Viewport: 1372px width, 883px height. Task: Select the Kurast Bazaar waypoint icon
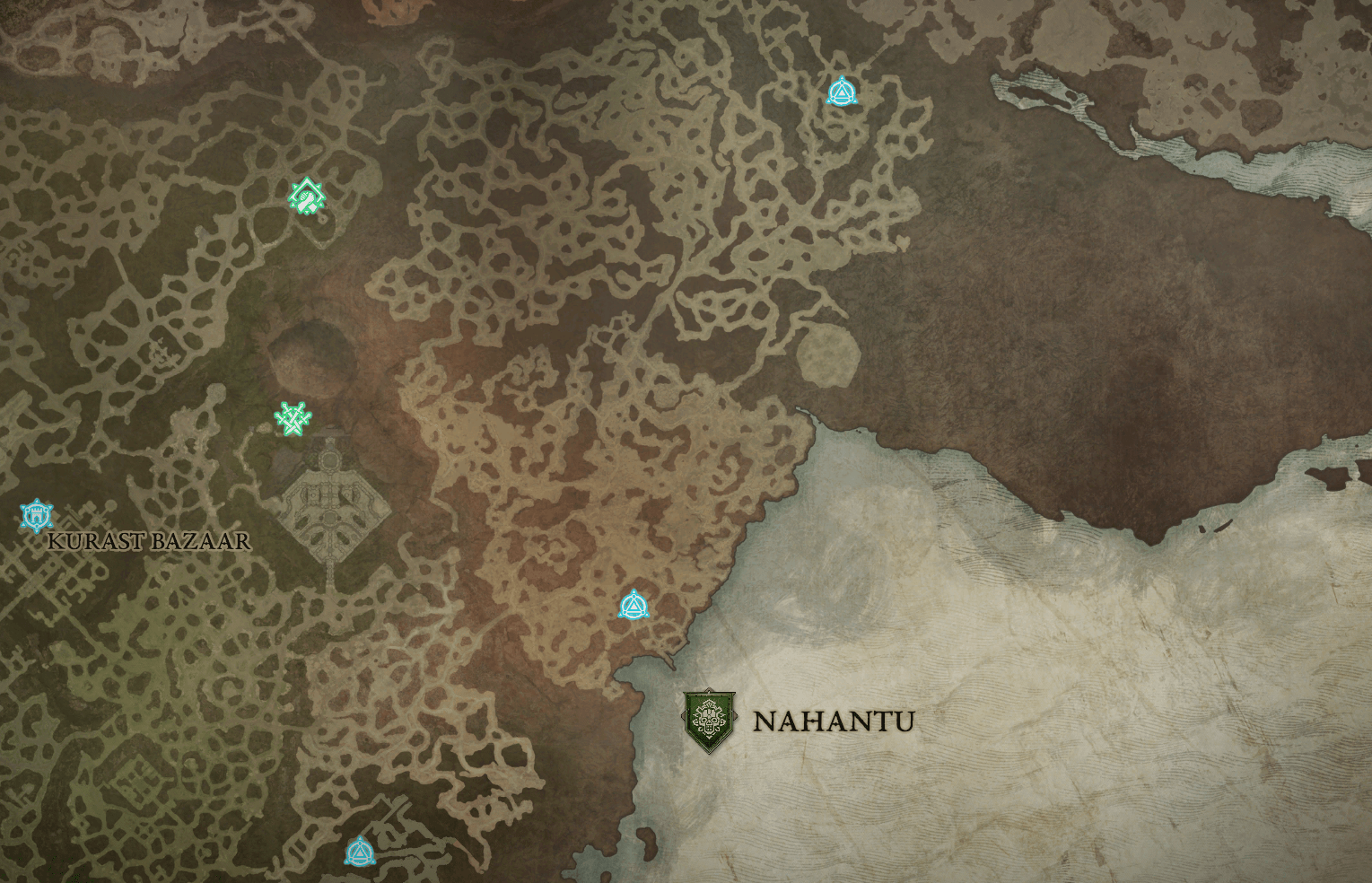pyautogui.click(x=36, y=515)
